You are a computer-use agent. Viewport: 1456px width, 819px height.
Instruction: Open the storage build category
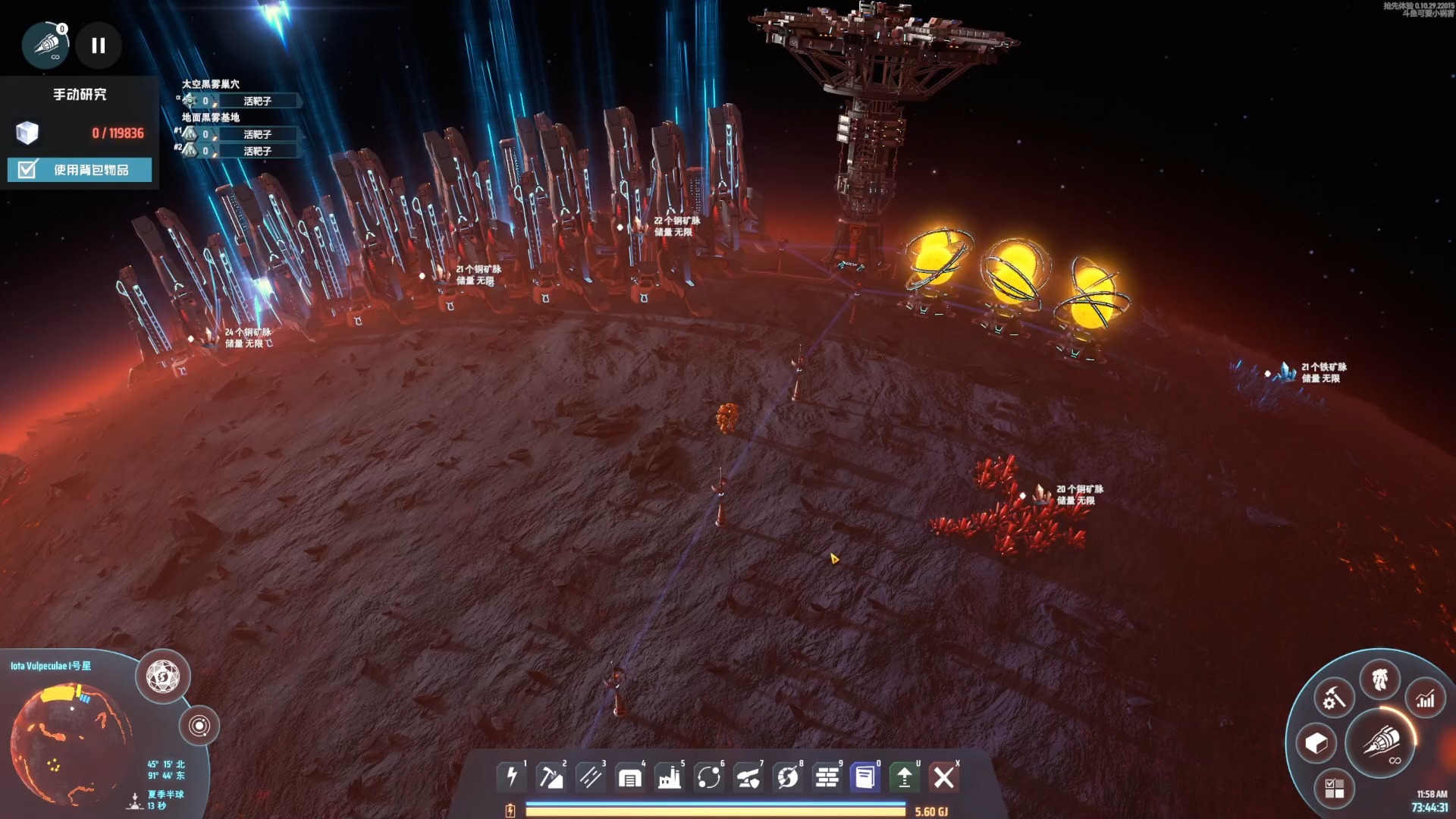tap(630, 777)
